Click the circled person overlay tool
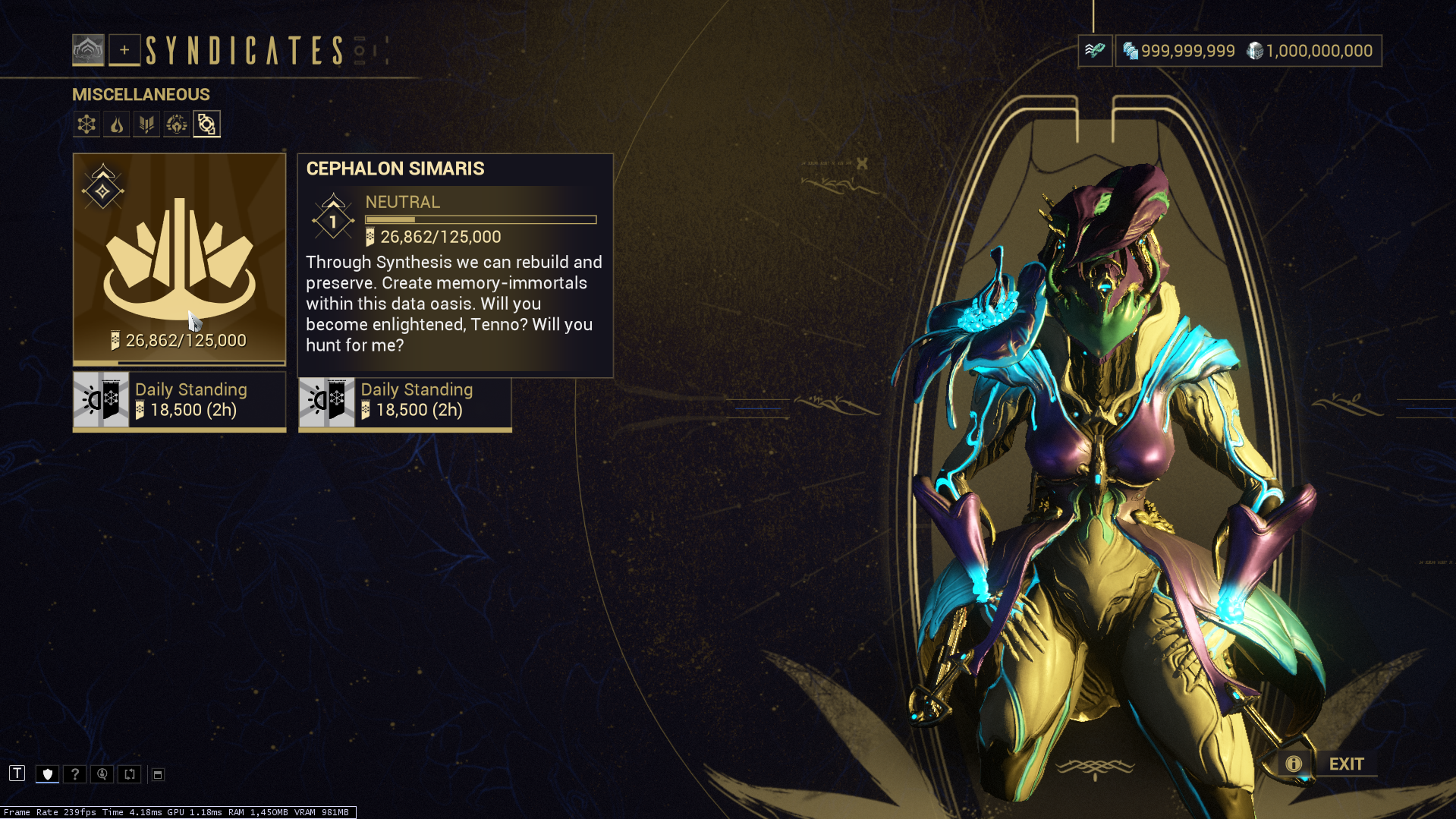This screenshot has width=1456, height=819. 102,774
